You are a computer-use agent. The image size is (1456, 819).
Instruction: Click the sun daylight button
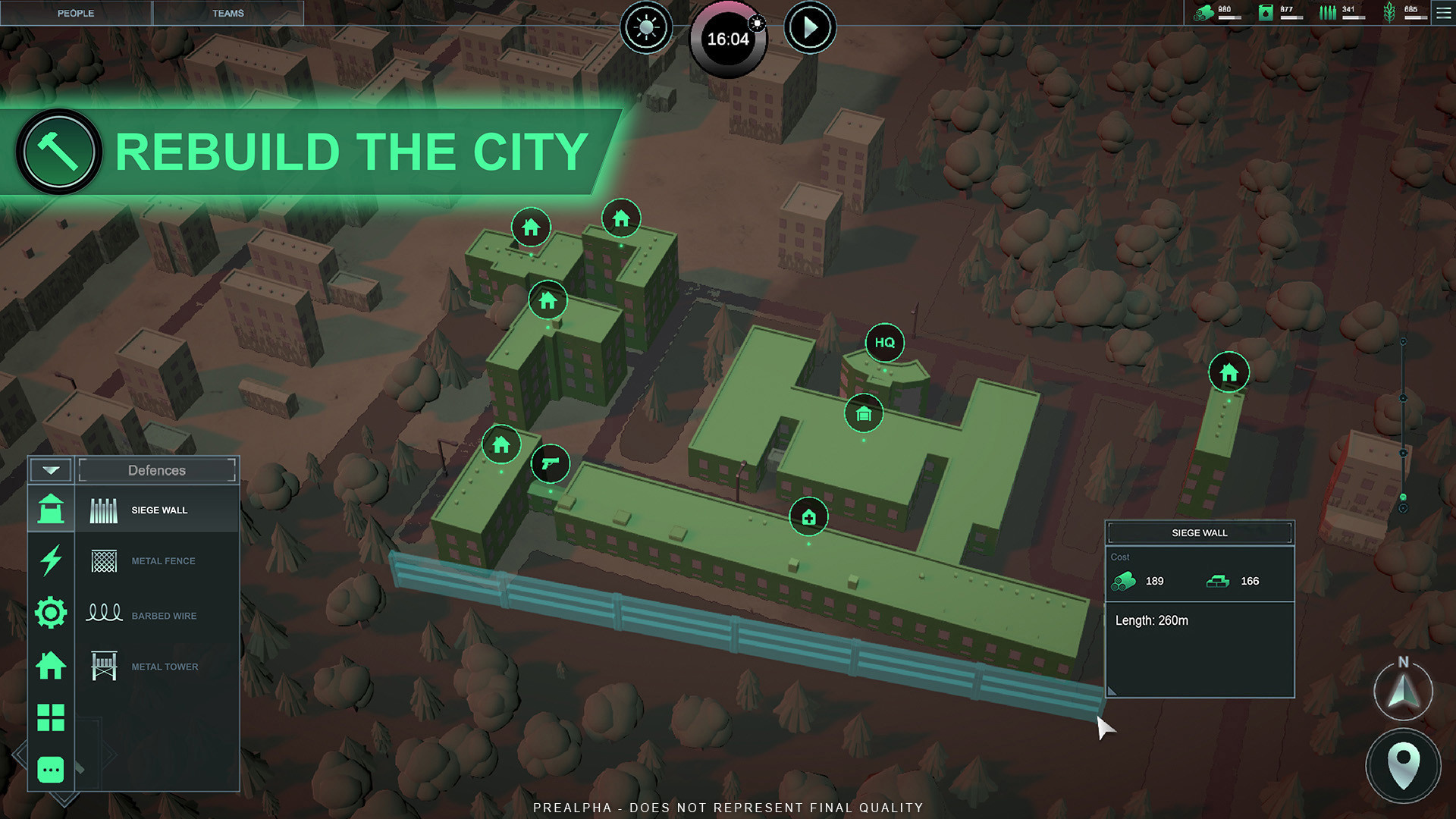click(x=646, y=28)
